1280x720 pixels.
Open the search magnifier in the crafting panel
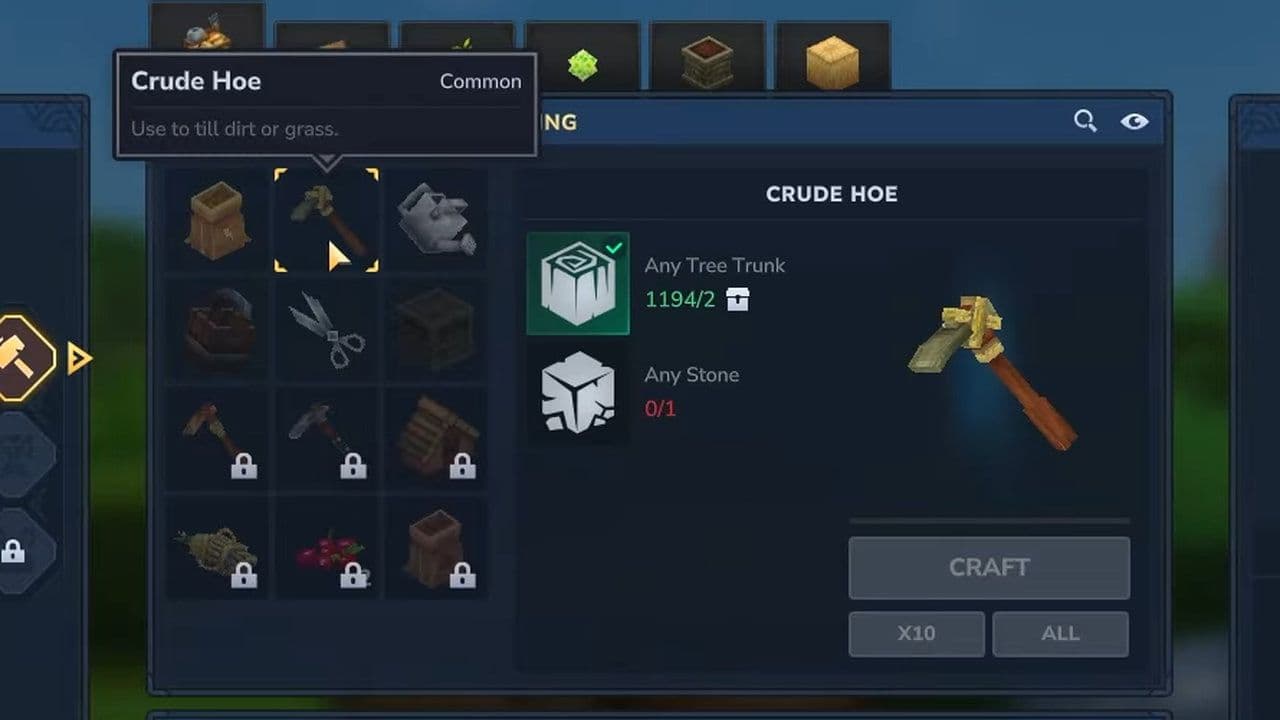[x=1083, y=120]
